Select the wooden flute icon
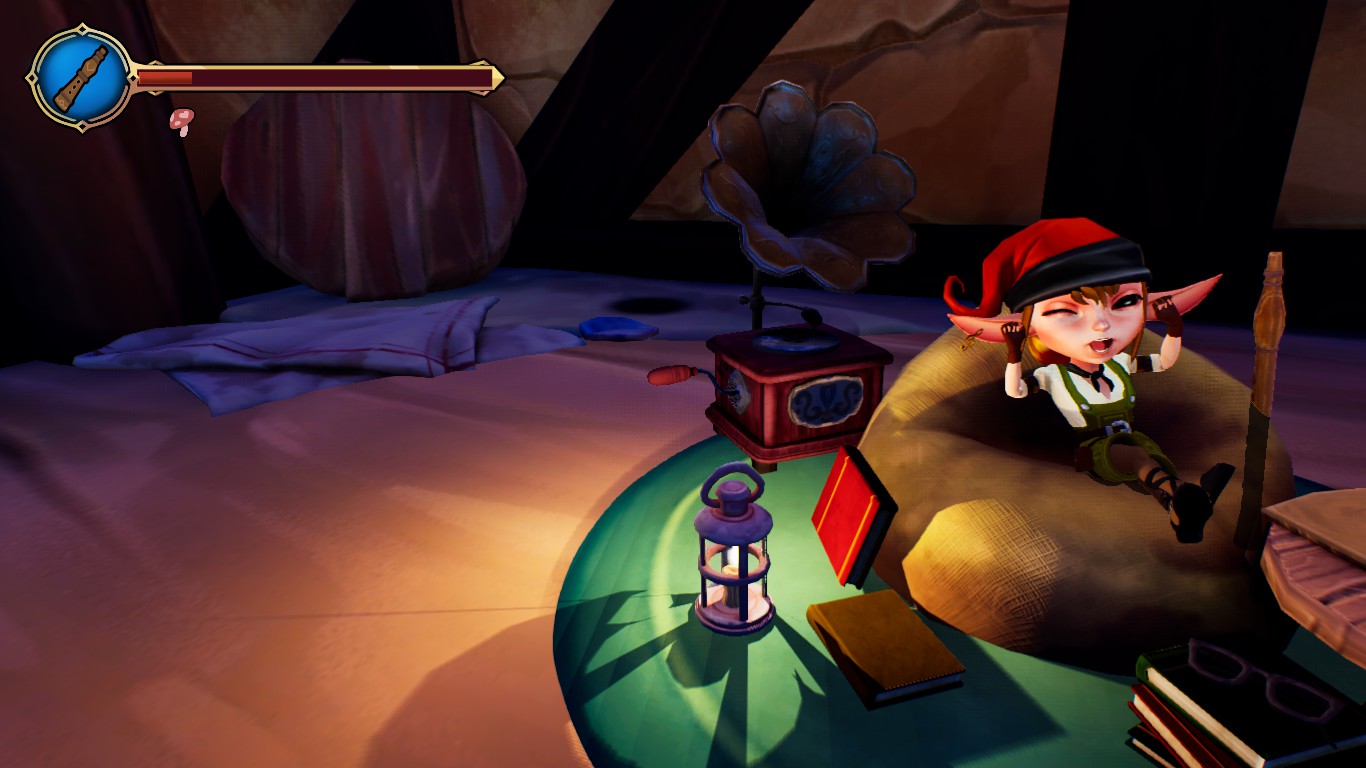The height and width of the screenshot is (768, 1366). point(81,76)
